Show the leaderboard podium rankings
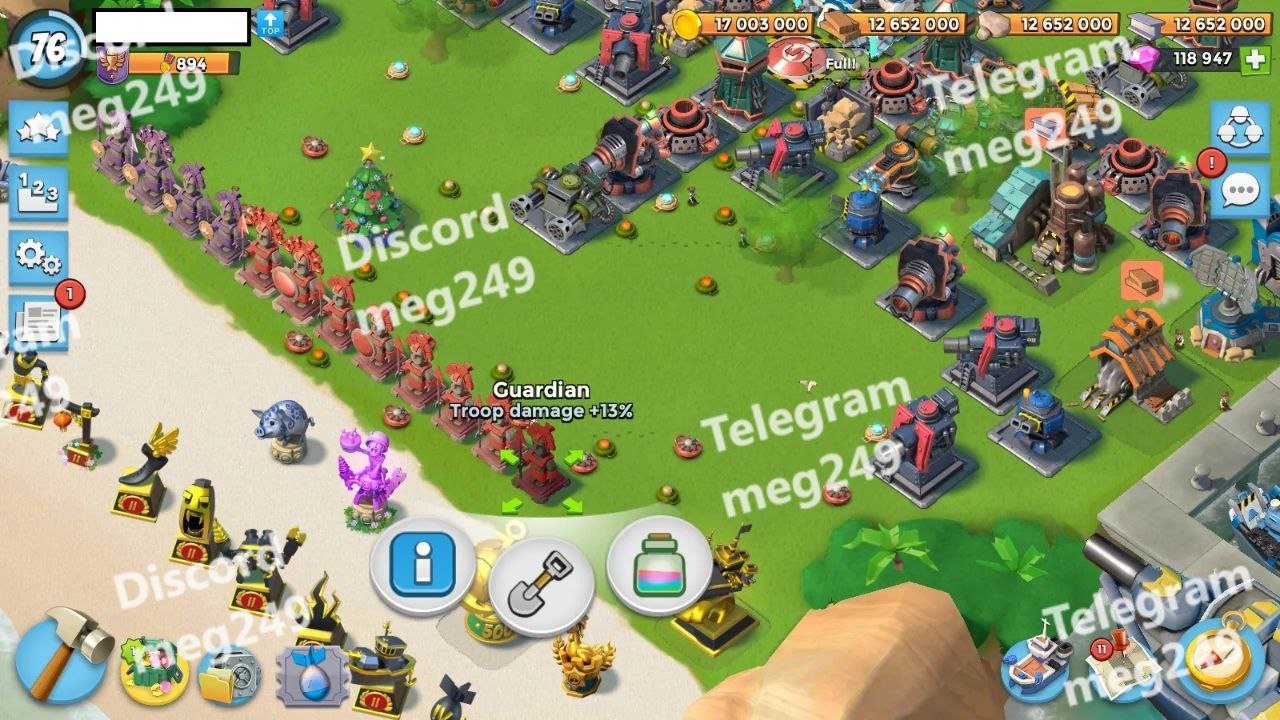Viewport: 1280px width, 720px height. (38, 193)
